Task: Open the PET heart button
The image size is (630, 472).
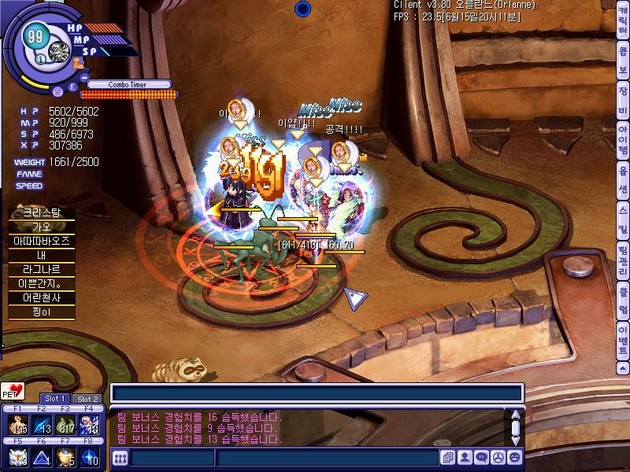Action: (x=13, y=390)
